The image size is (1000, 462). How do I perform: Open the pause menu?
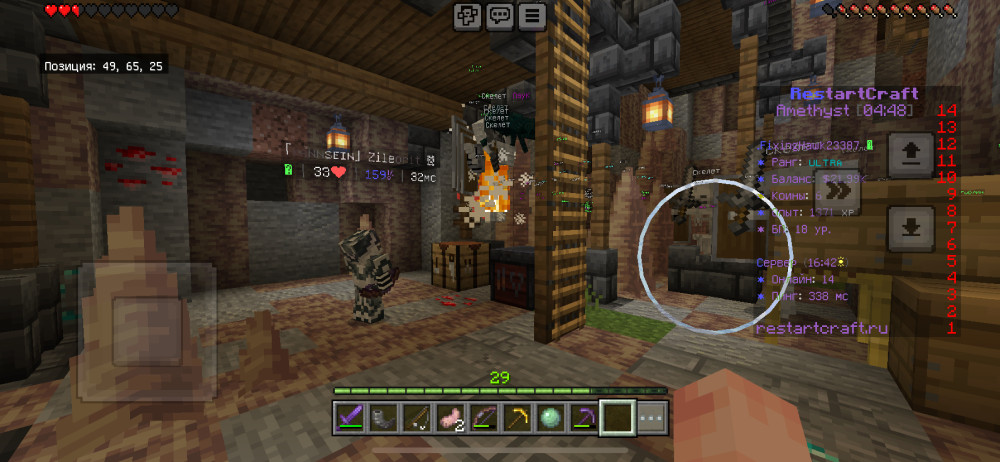pos(532,16)
